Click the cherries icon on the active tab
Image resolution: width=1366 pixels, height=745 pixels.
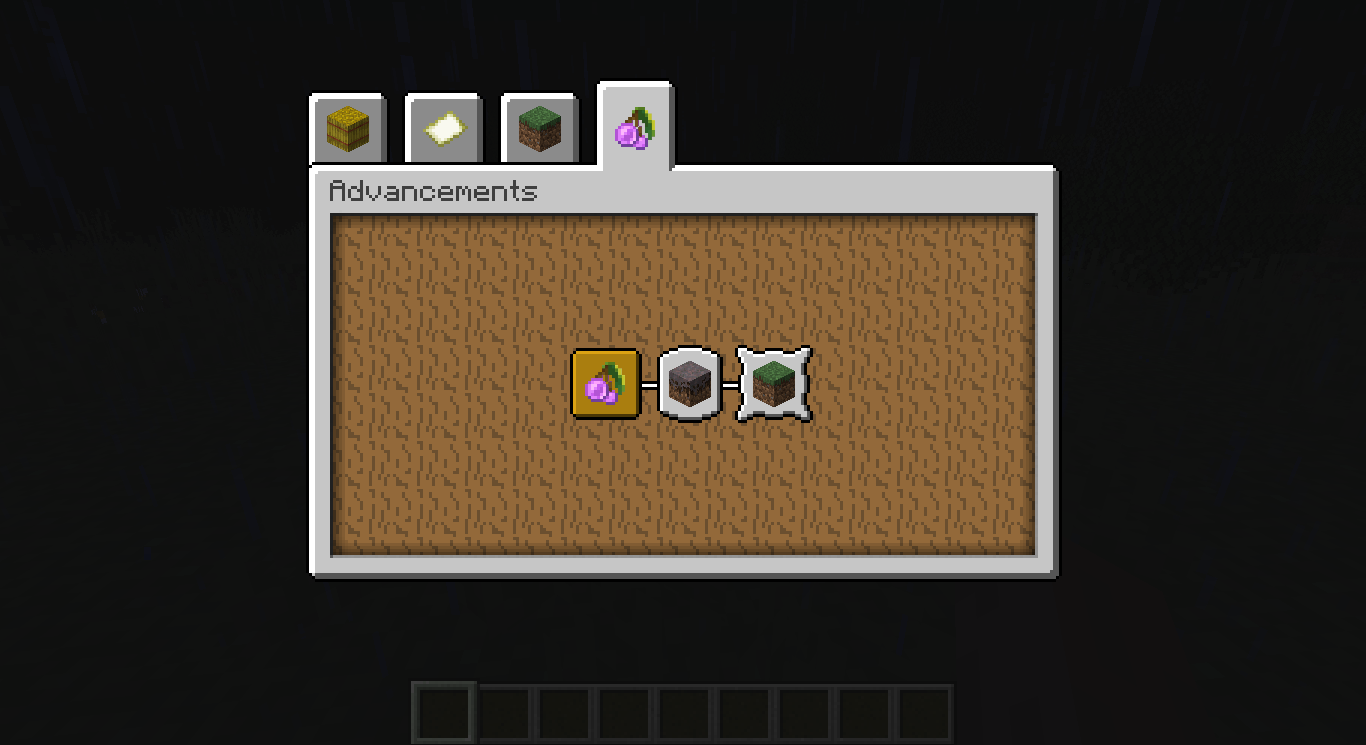click(635, 128)
